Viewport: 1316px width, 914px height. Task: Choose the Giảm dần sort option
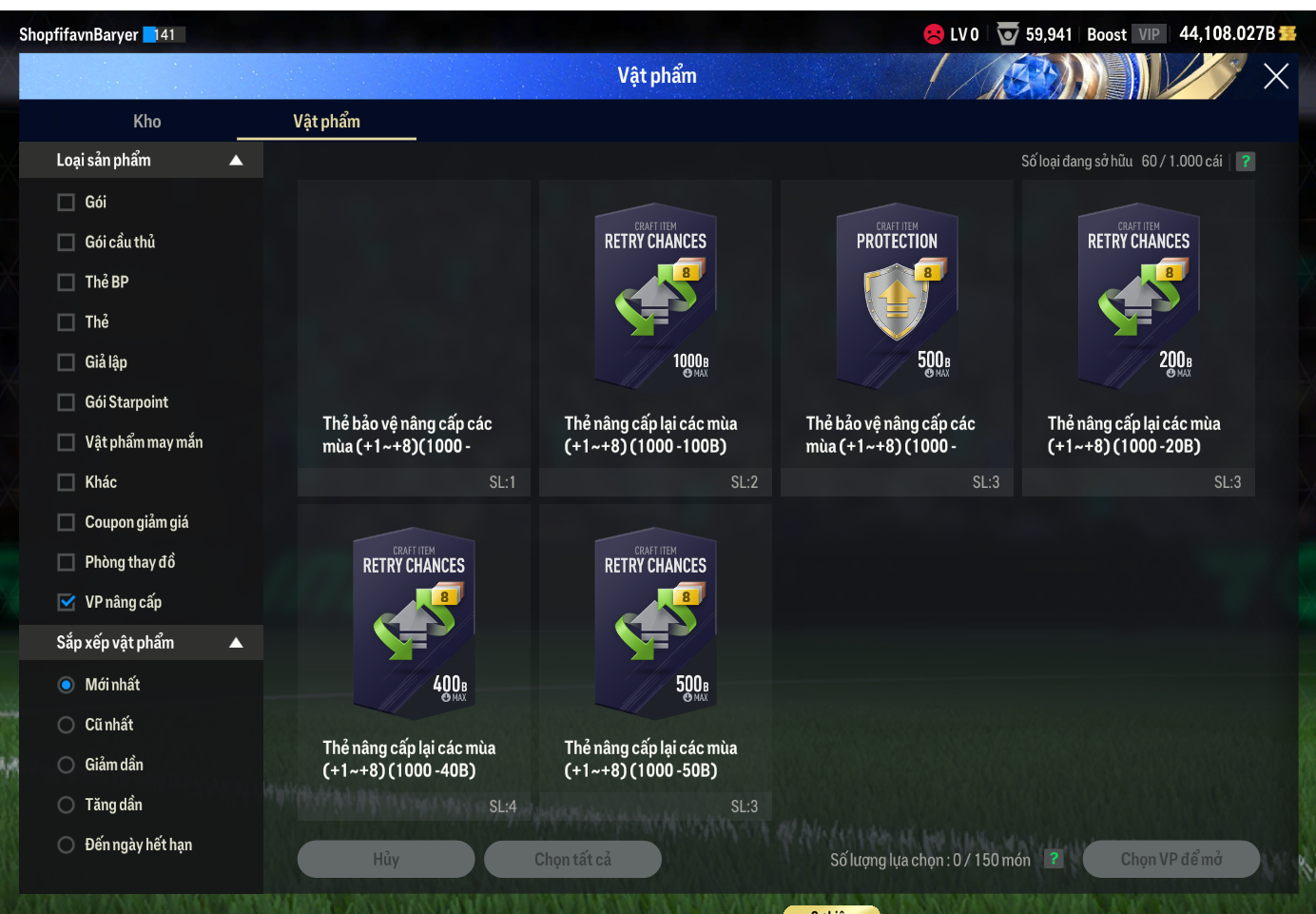coord(67,765)
